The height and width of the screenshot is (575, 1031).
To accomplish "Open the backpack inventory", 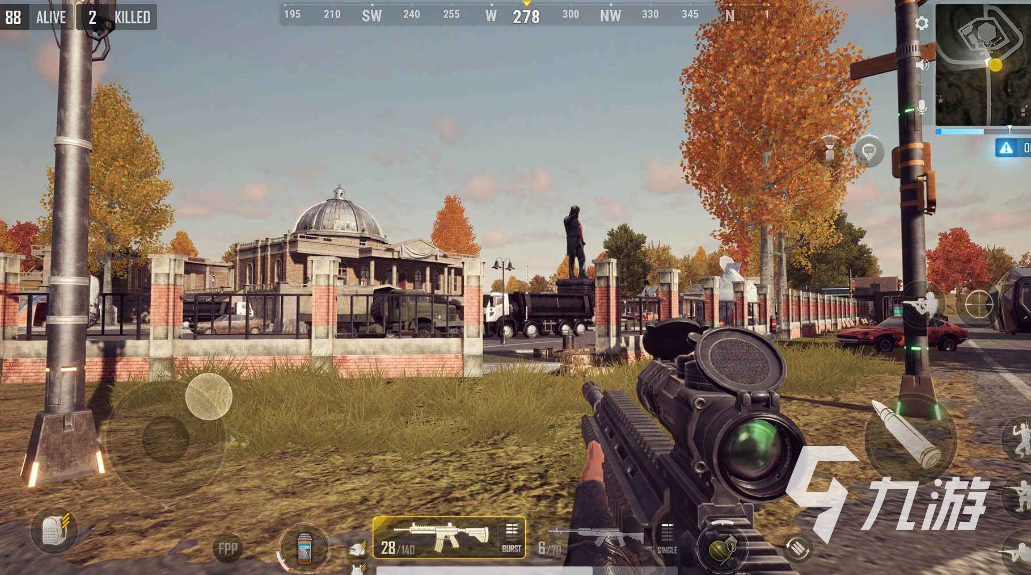I will 53,529.
